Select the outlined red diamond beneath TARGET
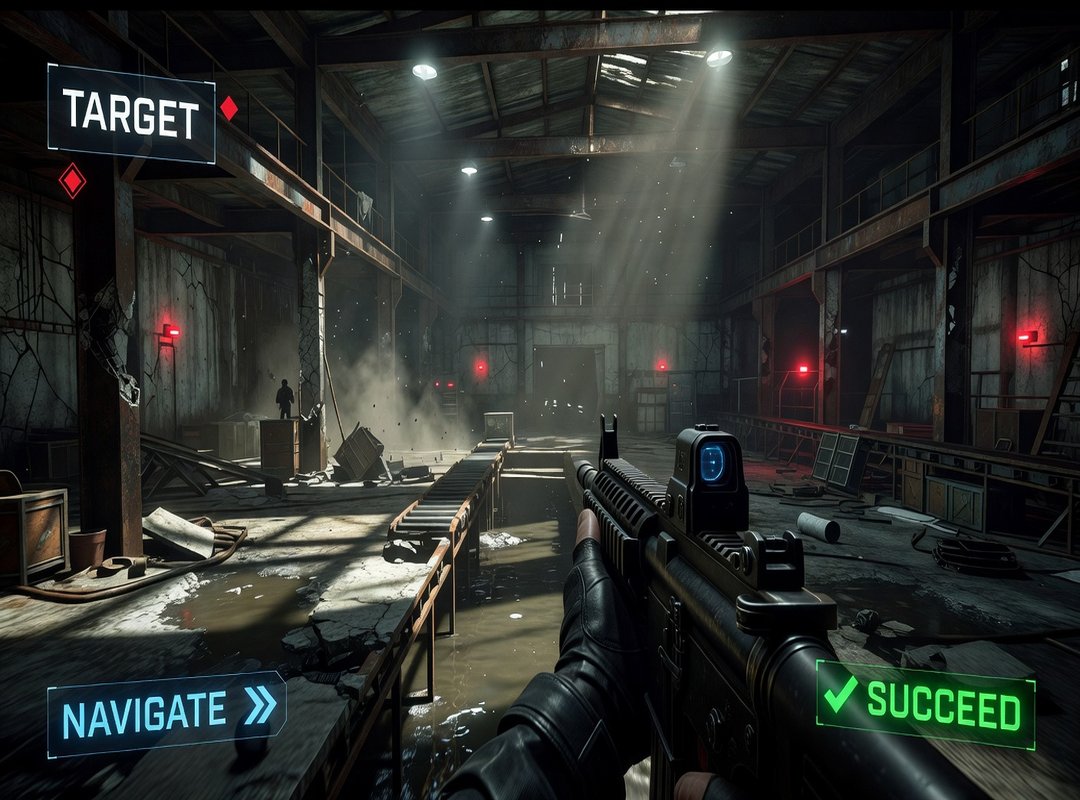 (72, 181)
